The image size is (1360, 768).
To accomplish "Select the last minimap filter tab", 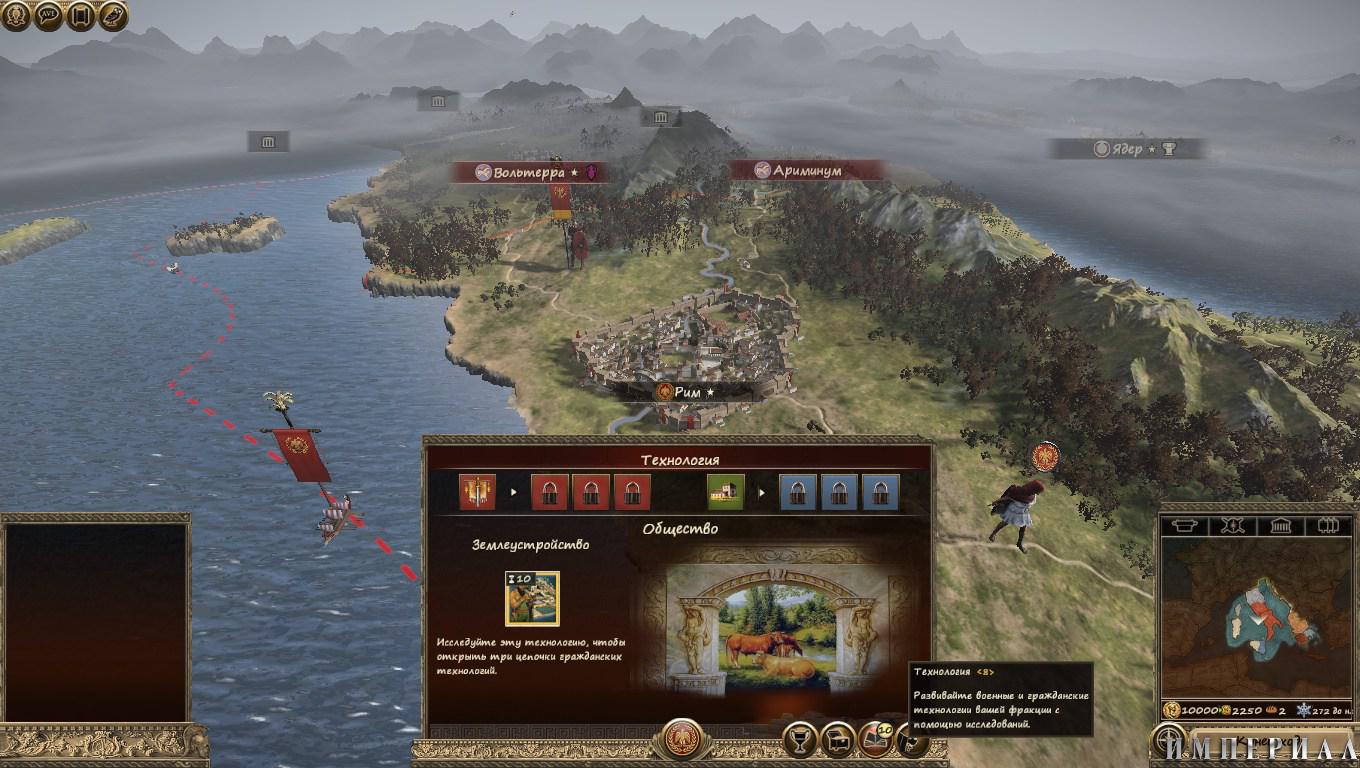I will pyautogui.click(x=1329, y=526).
